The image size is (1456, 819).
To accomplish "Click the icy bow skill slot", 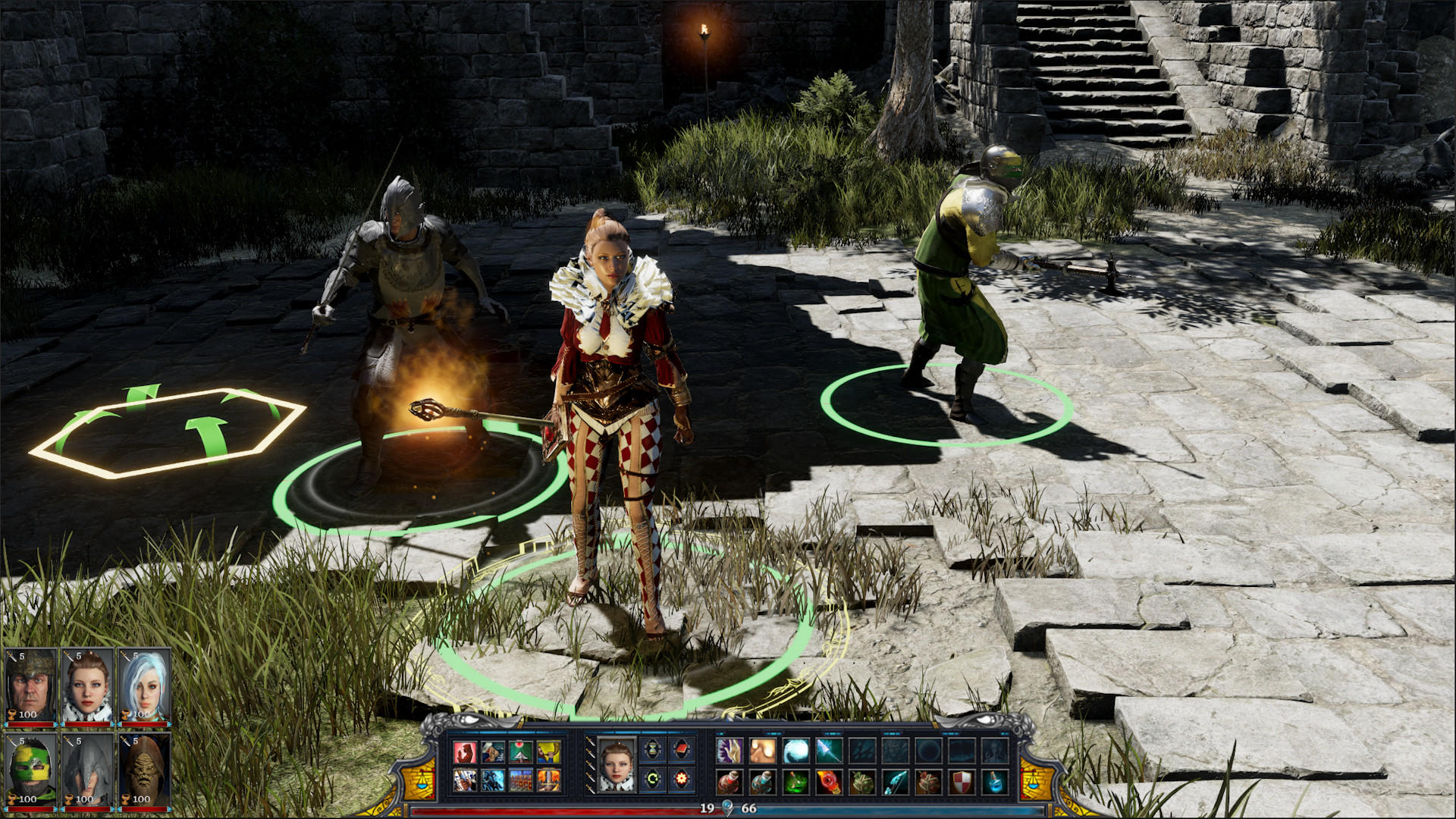I will click(895, 781).
